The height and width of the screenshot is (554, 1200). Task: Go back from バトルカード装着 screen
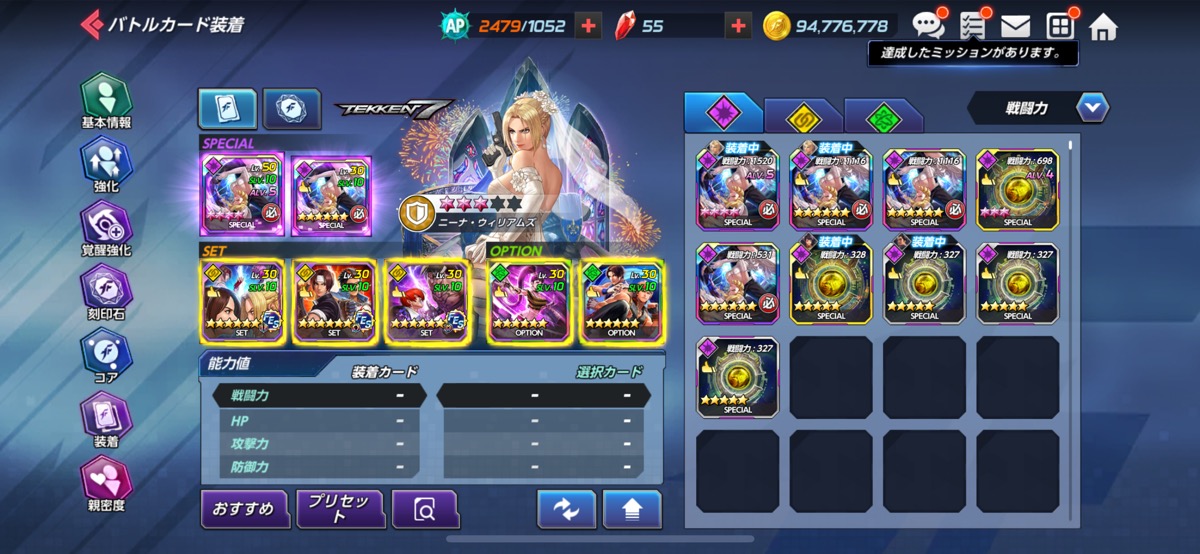[92, 24]
